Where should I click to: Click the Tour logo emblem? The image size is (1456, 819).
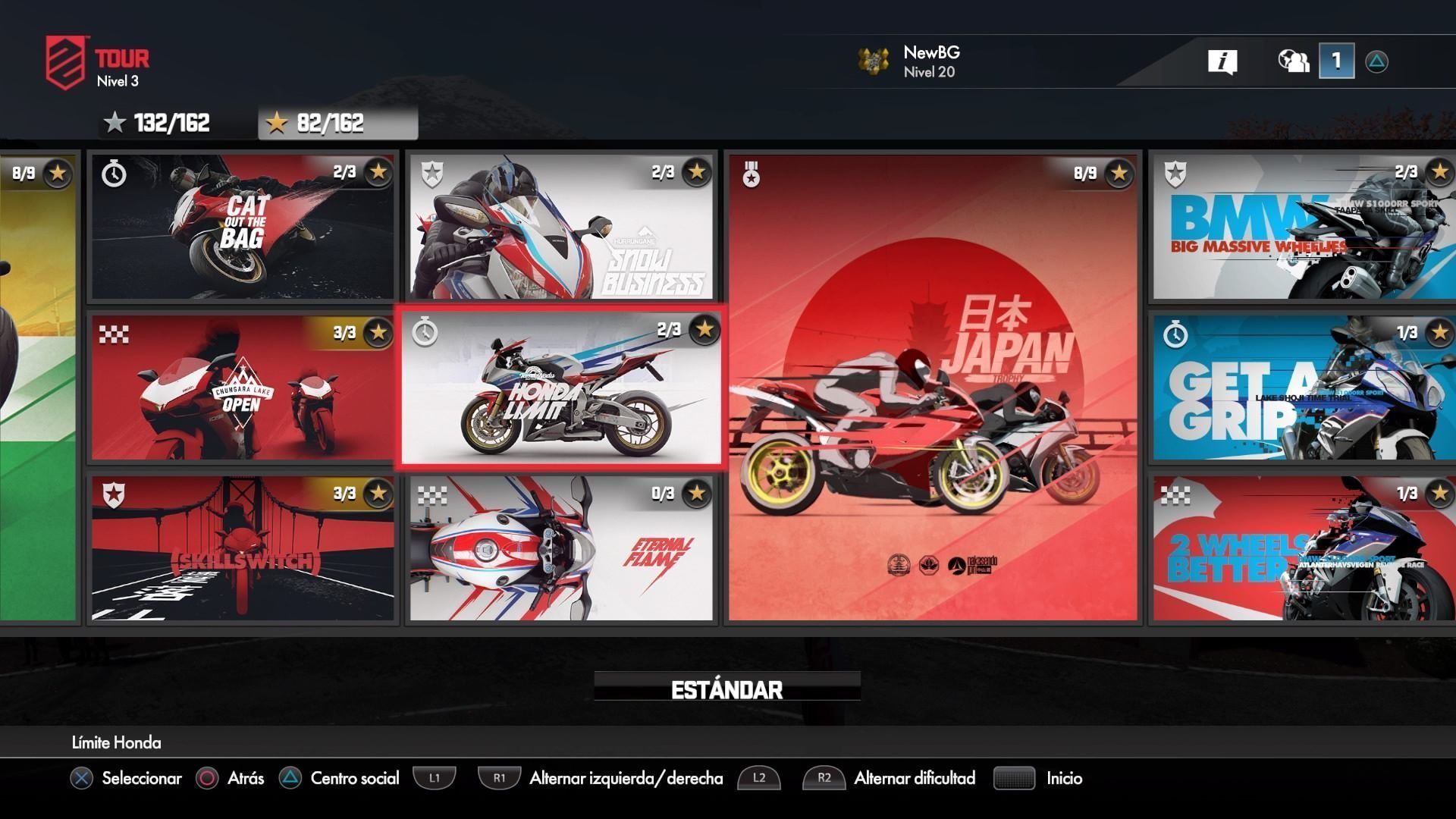pyautogui.click(x=65, y=61)
